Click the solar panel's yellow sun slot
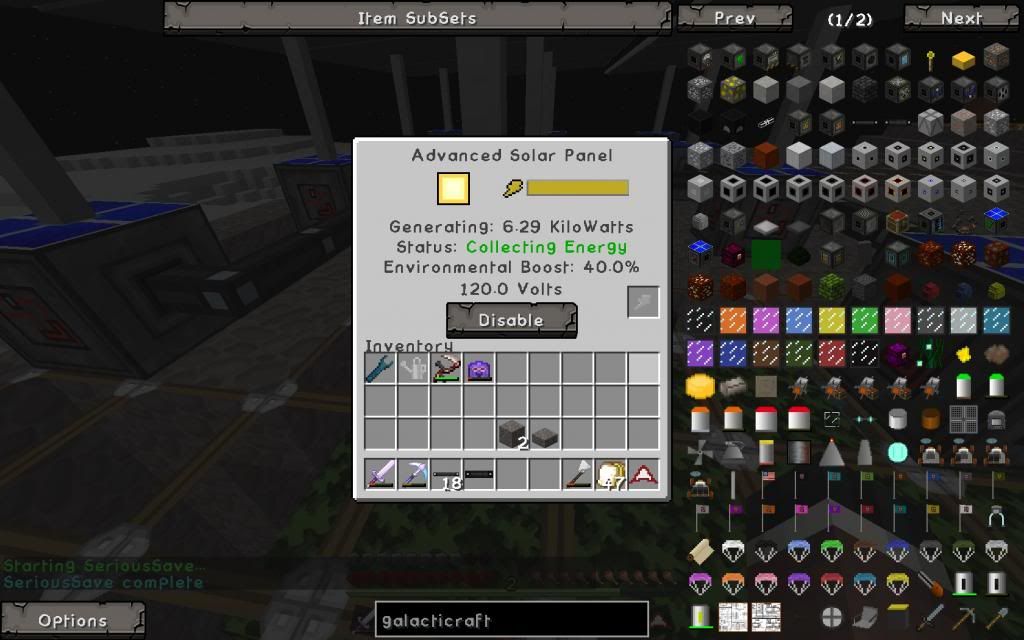The width and height of the screenshot is (1024, 640). click(x=453, y=189)
